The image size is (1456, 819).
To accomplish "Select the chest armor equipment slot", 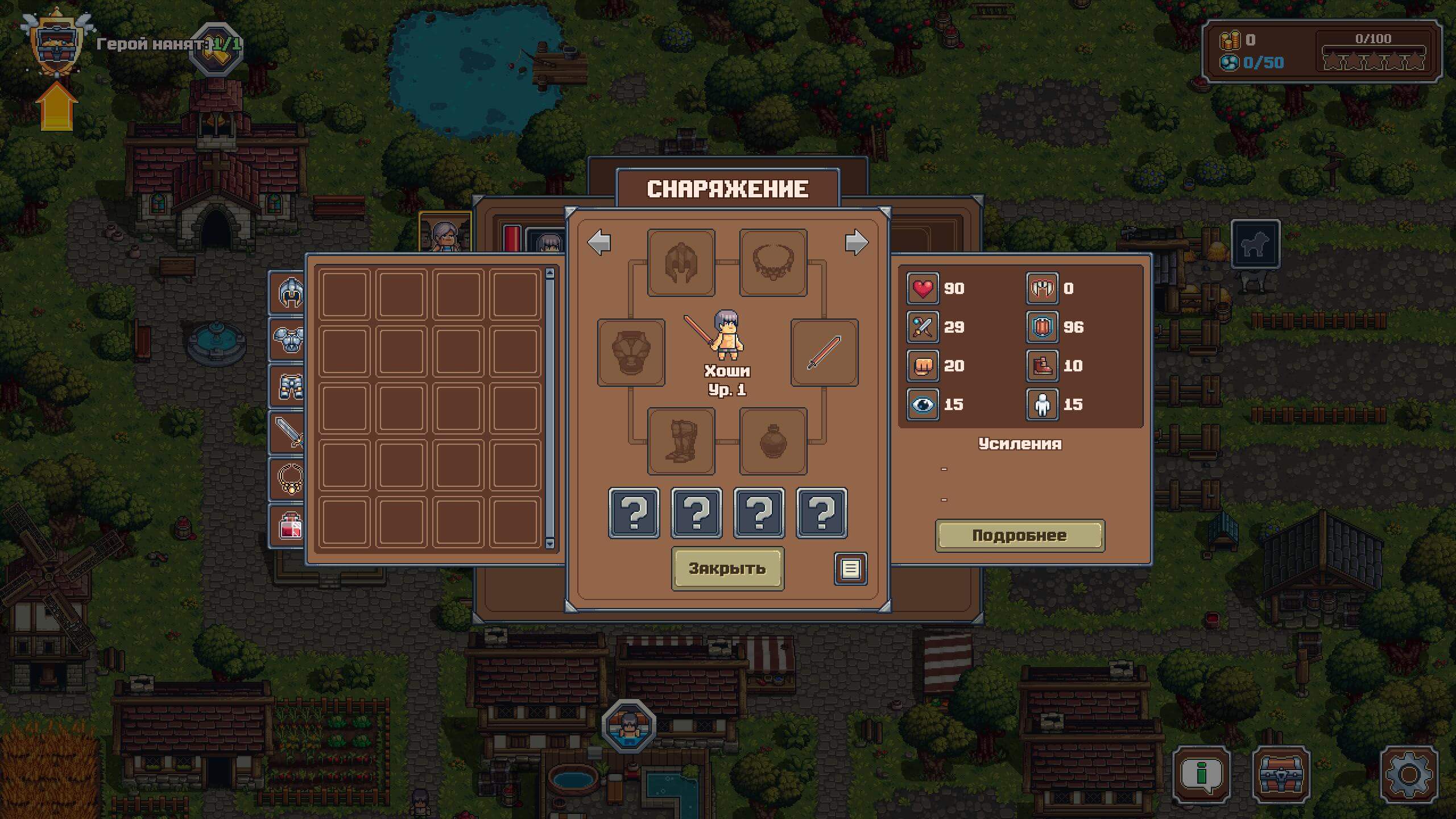I will tap(631, 353).
